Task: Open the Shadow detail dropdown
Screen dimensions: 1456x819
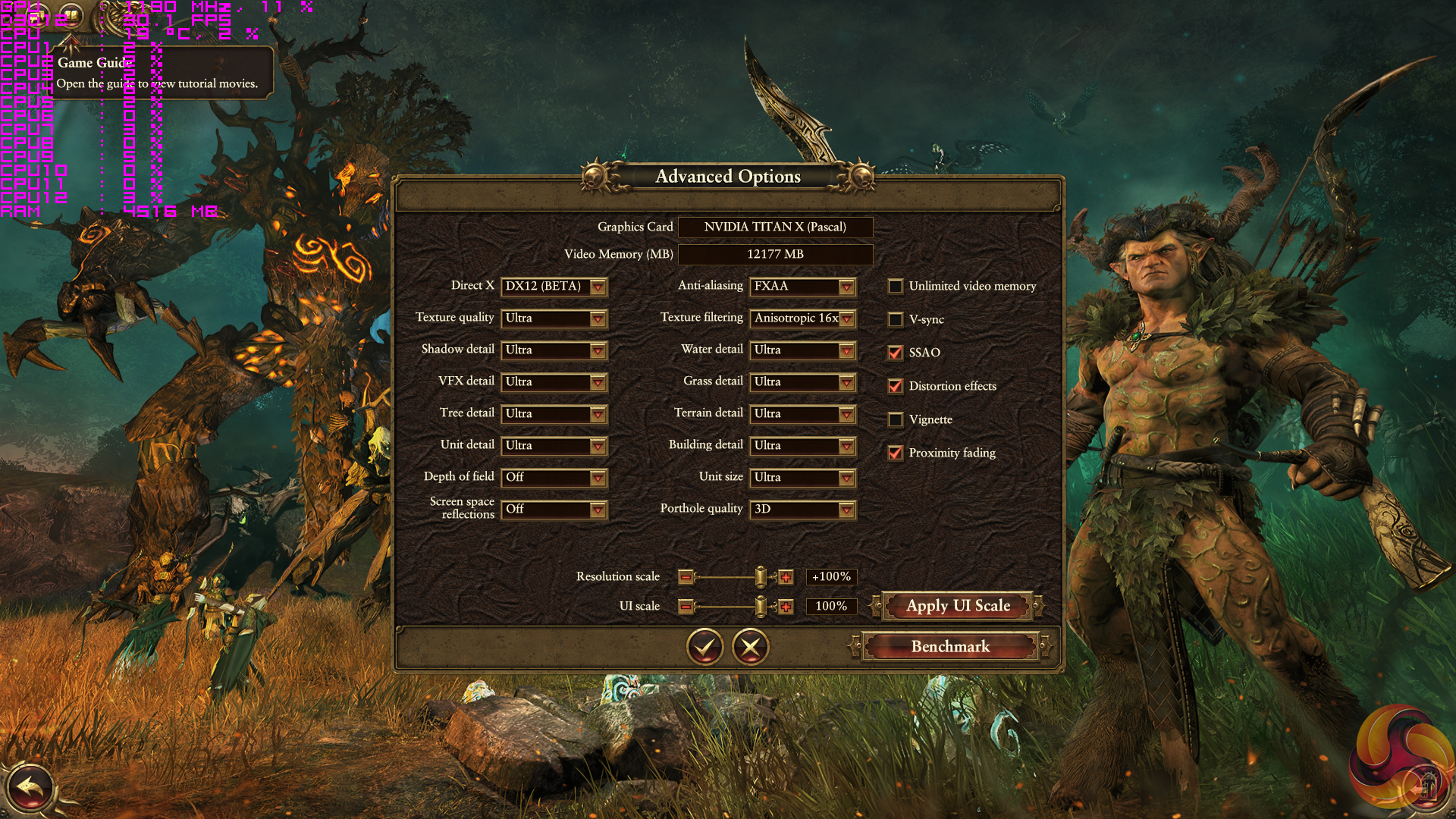Action: pyautogui.click(x=554, y=350)
